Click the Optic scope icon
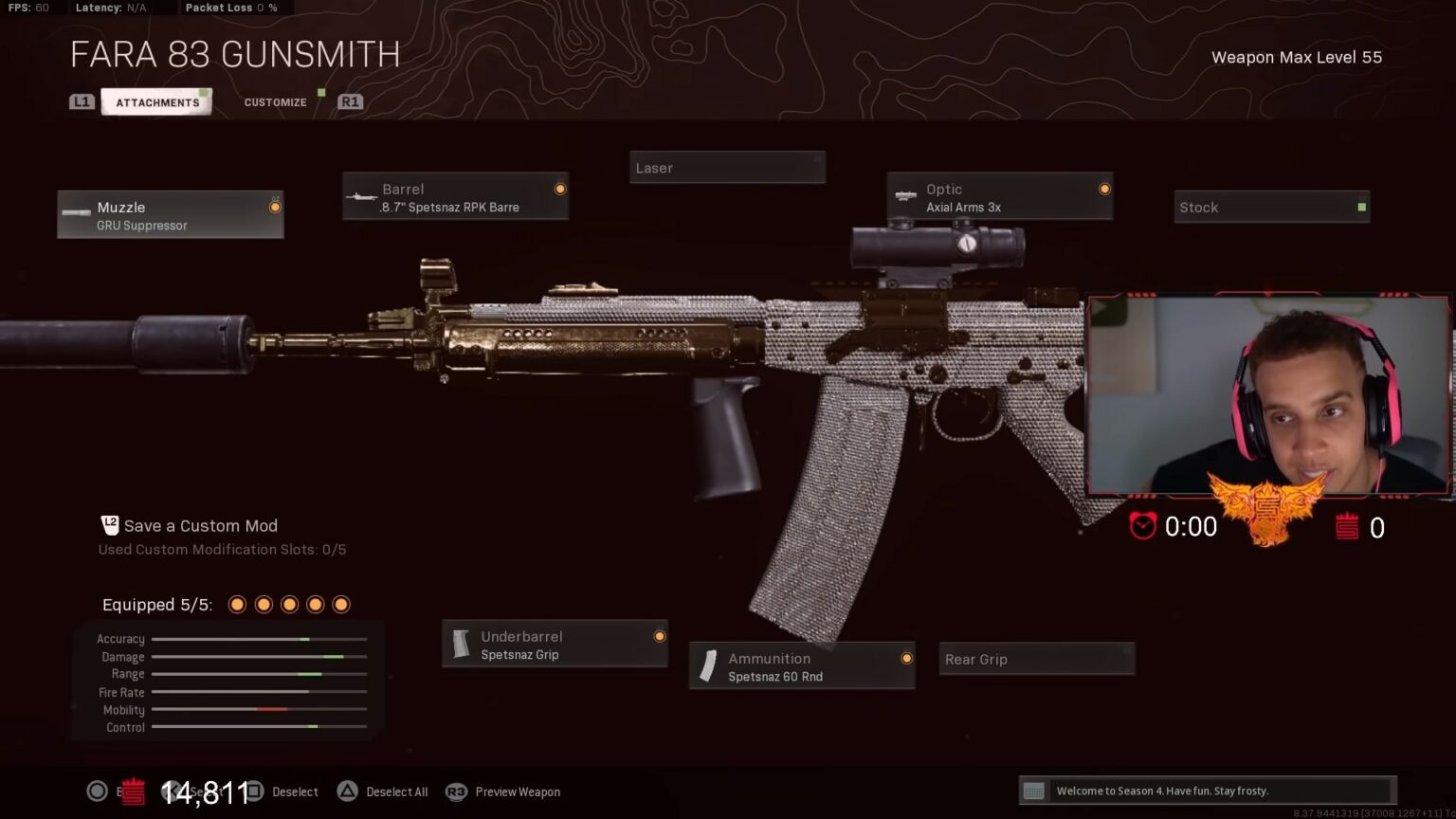This screenshot has height=819, width=1456. click(905, 197)
